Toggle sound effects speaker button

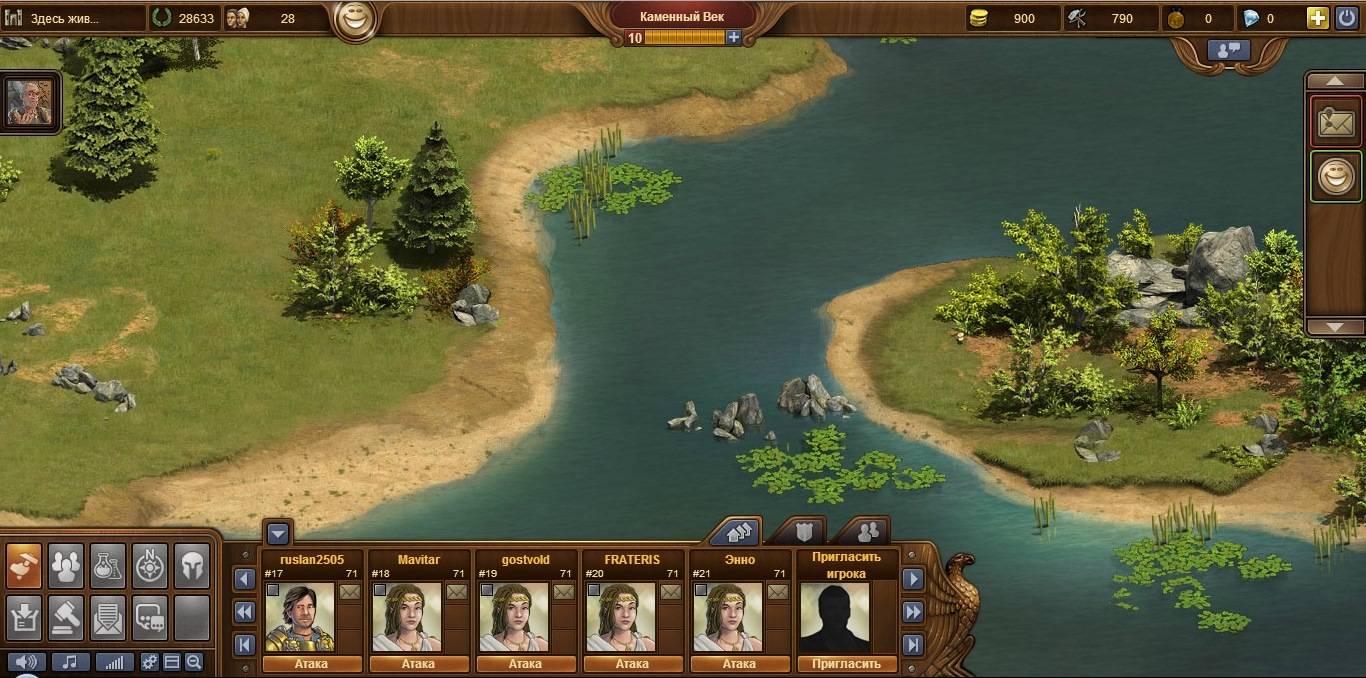(27, 662)
